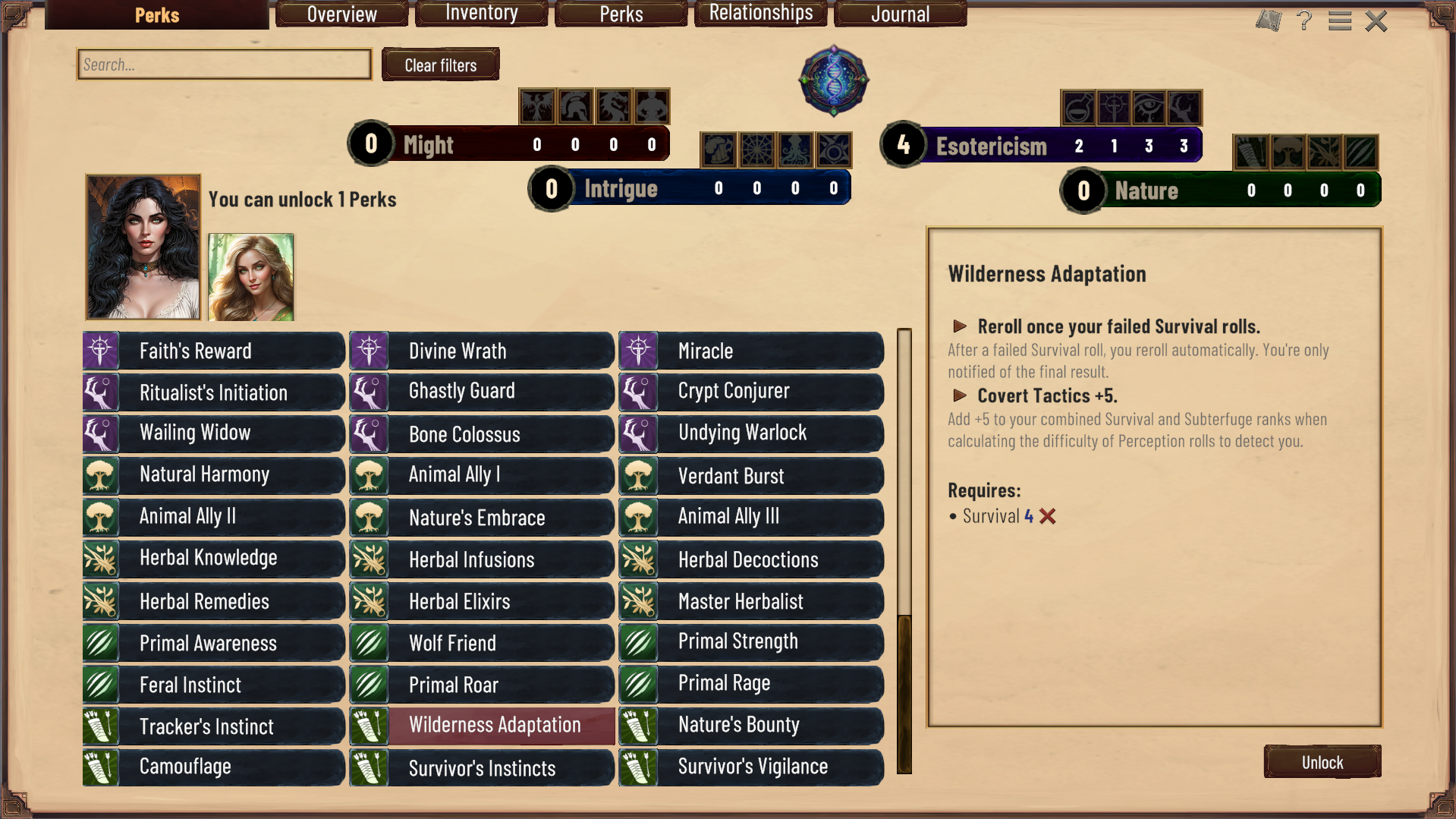Click the flask icon beside Esotericism
This screenshot has width=1456, height=819.
click(x=1077, y=108)
